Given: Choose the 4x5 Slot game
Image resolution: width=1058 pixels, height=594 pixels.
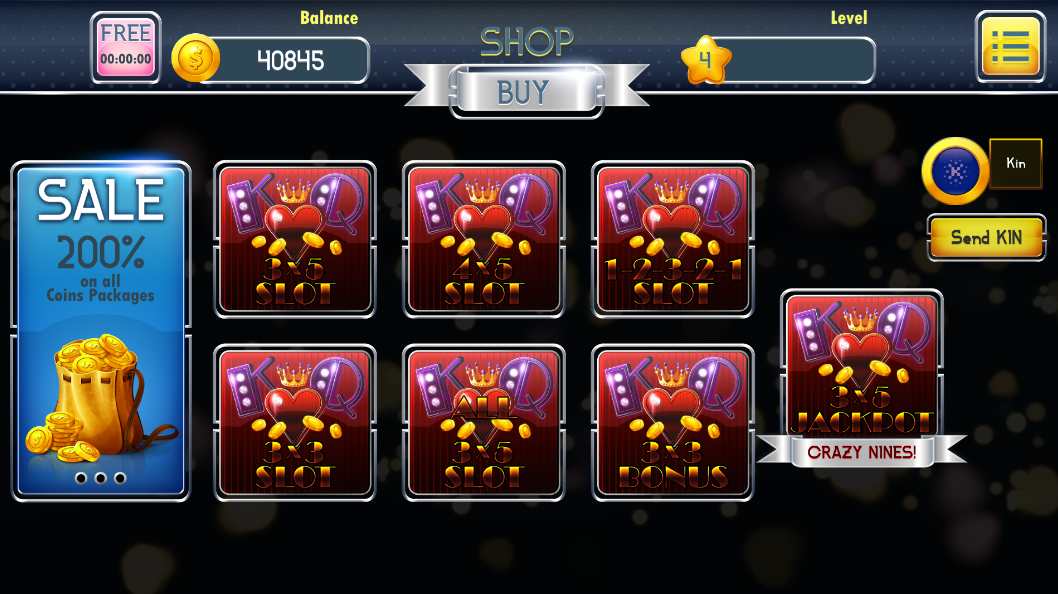Looking at the screenshot, I should (483, 240).
